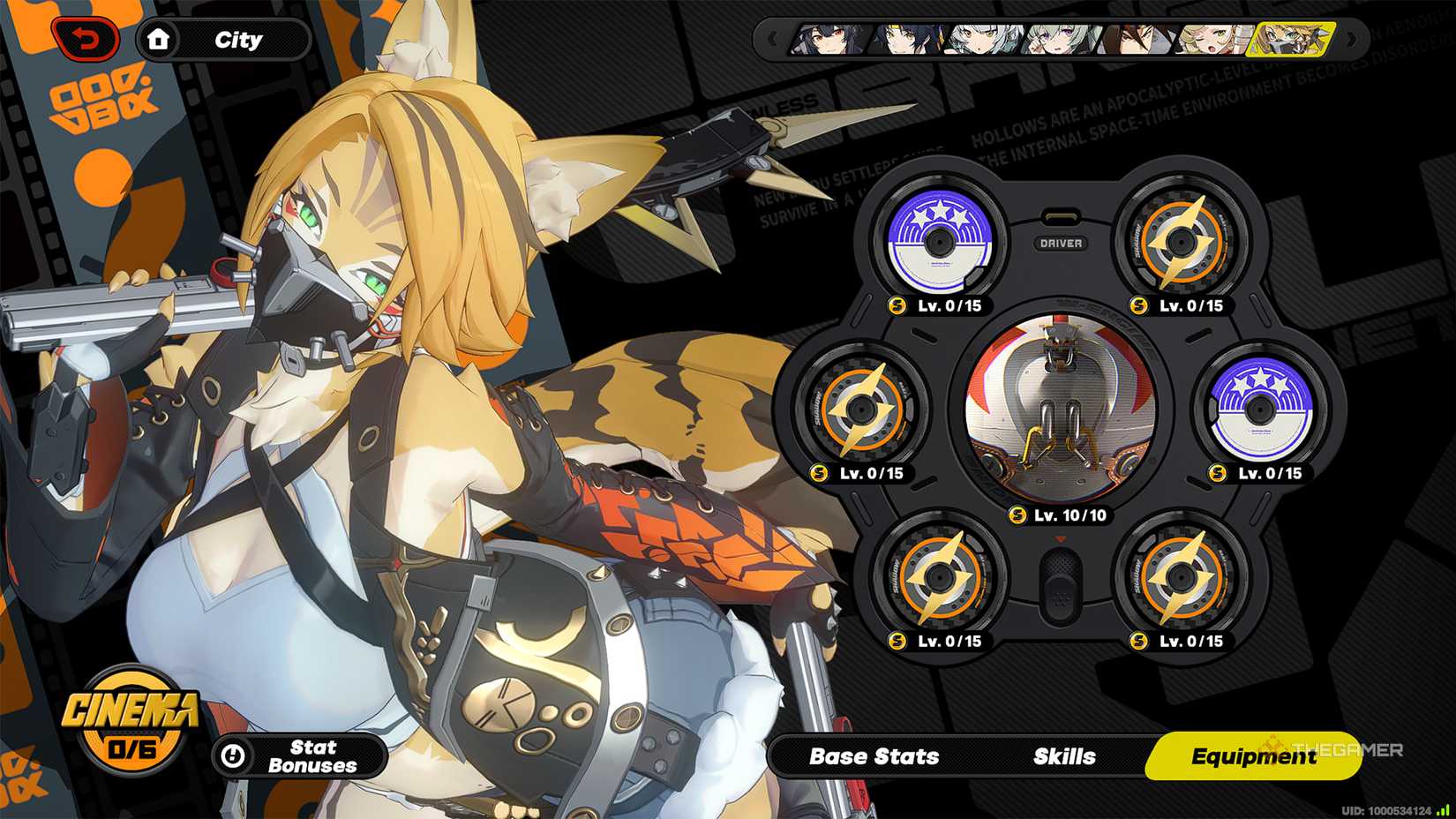Click the left arrow of the character carousel
Image resolution: width=1456 pixels, height=819 pixels.
(772, 40)
